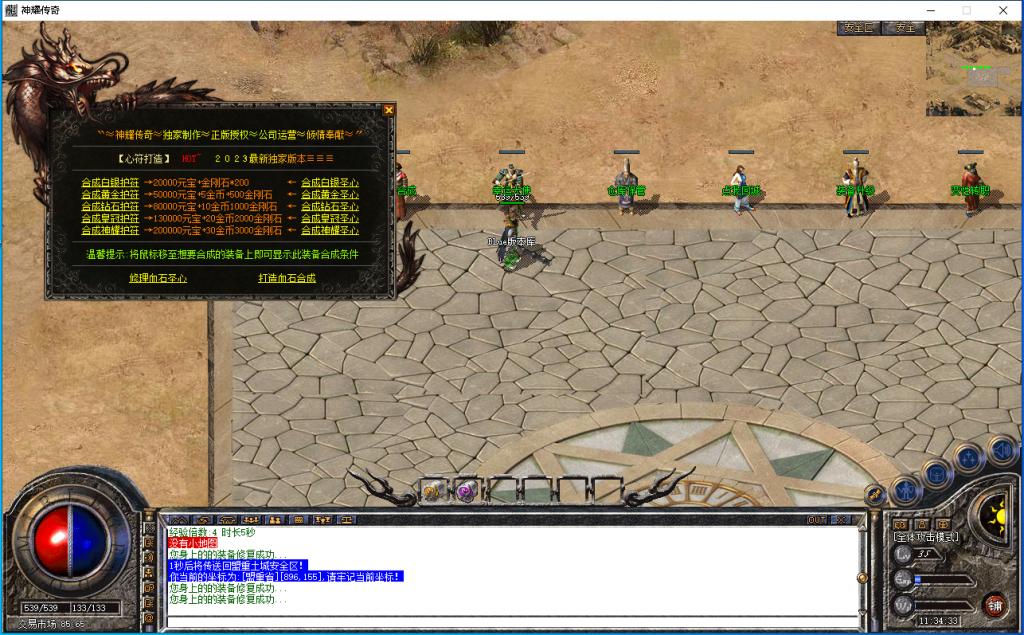Choose 合成黄金护符 option
This screenshot has width=1024, height=635.
pyautogui.click(x=110, y=194)
